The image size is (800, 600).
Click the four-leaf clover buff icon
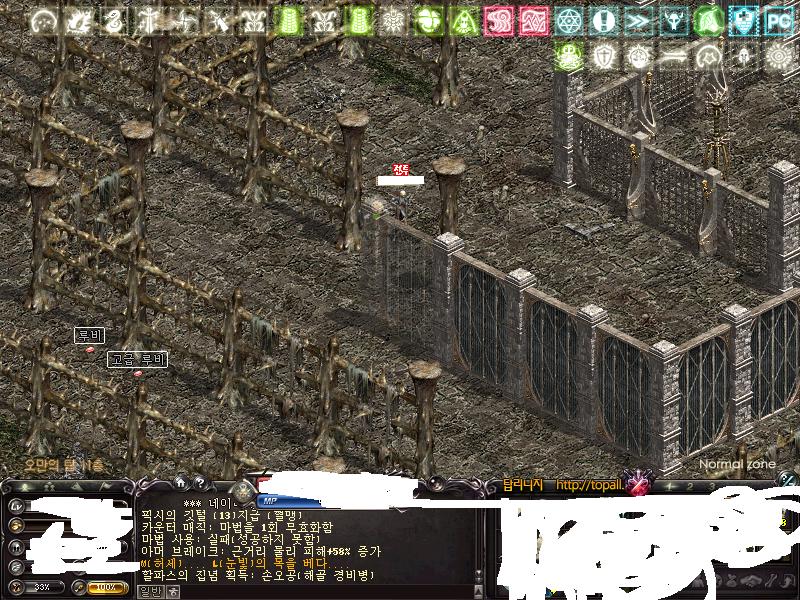tap(429, 19)
